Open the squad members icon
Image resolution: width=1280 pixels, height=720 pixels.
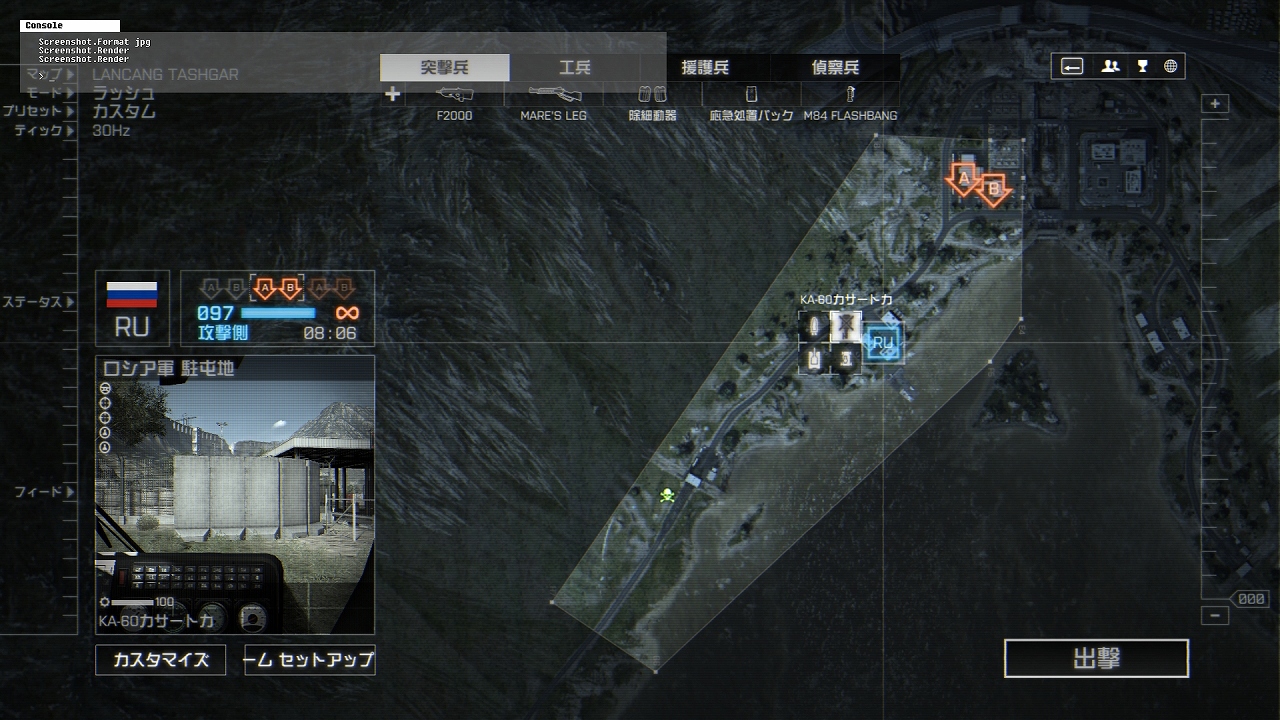click(x=1110, y=67)
